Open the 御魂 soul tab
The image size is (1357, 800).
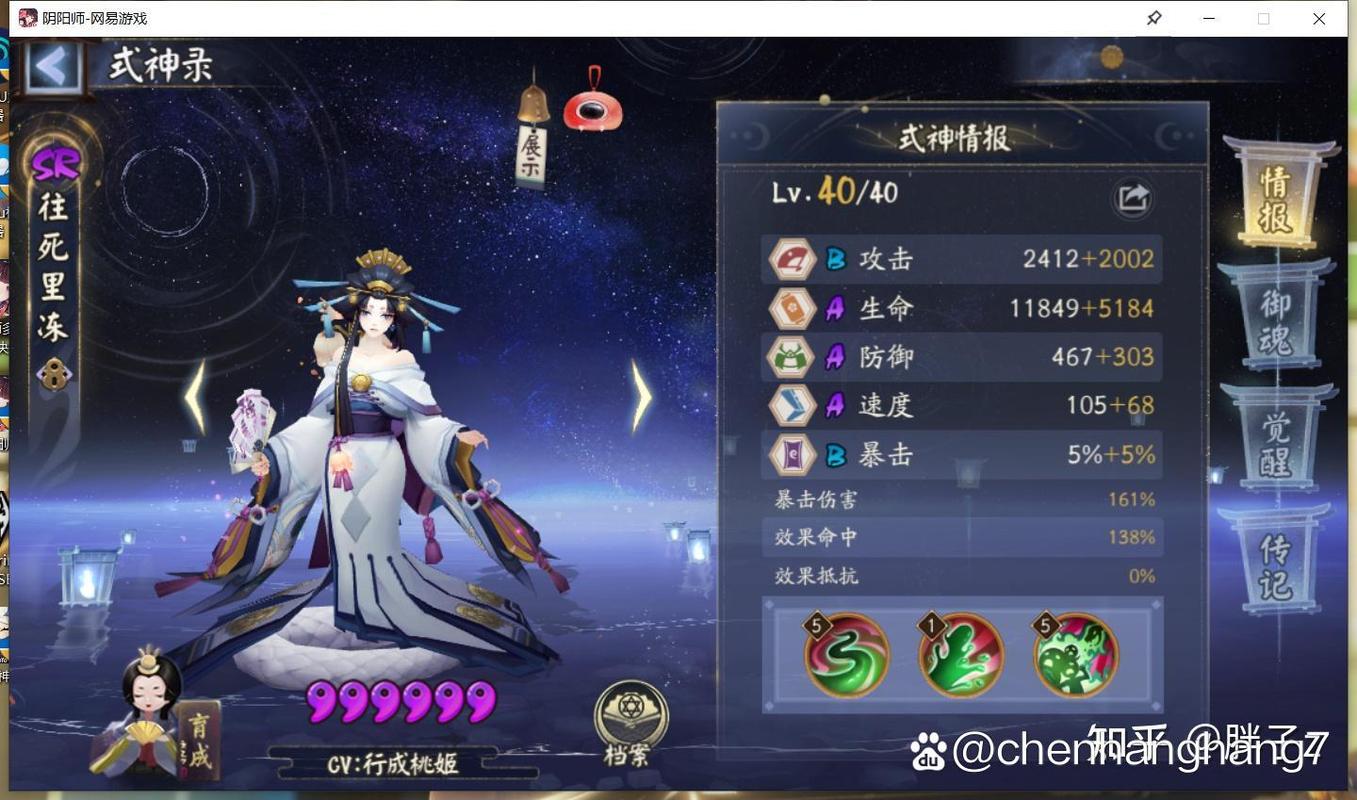[x=1274, y=321]
